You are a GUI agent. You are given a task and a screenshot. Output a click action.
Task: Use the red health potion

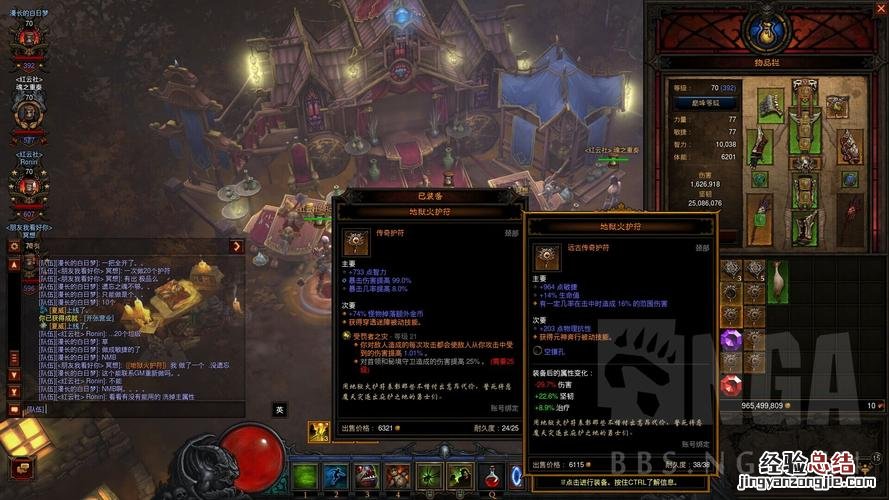tap(493, 478)
